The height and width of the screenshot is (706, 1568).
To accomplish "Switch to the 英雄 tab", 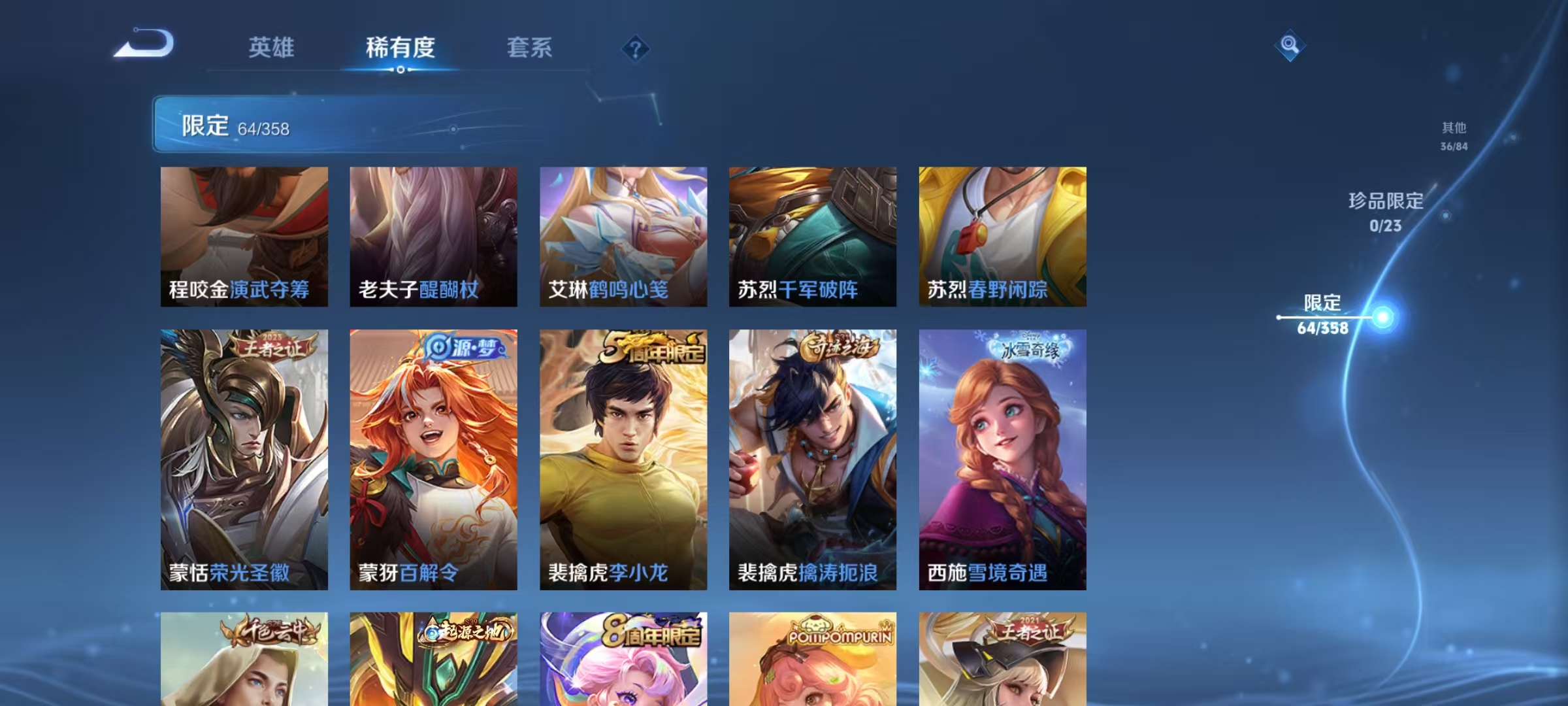I will [272, 48].
